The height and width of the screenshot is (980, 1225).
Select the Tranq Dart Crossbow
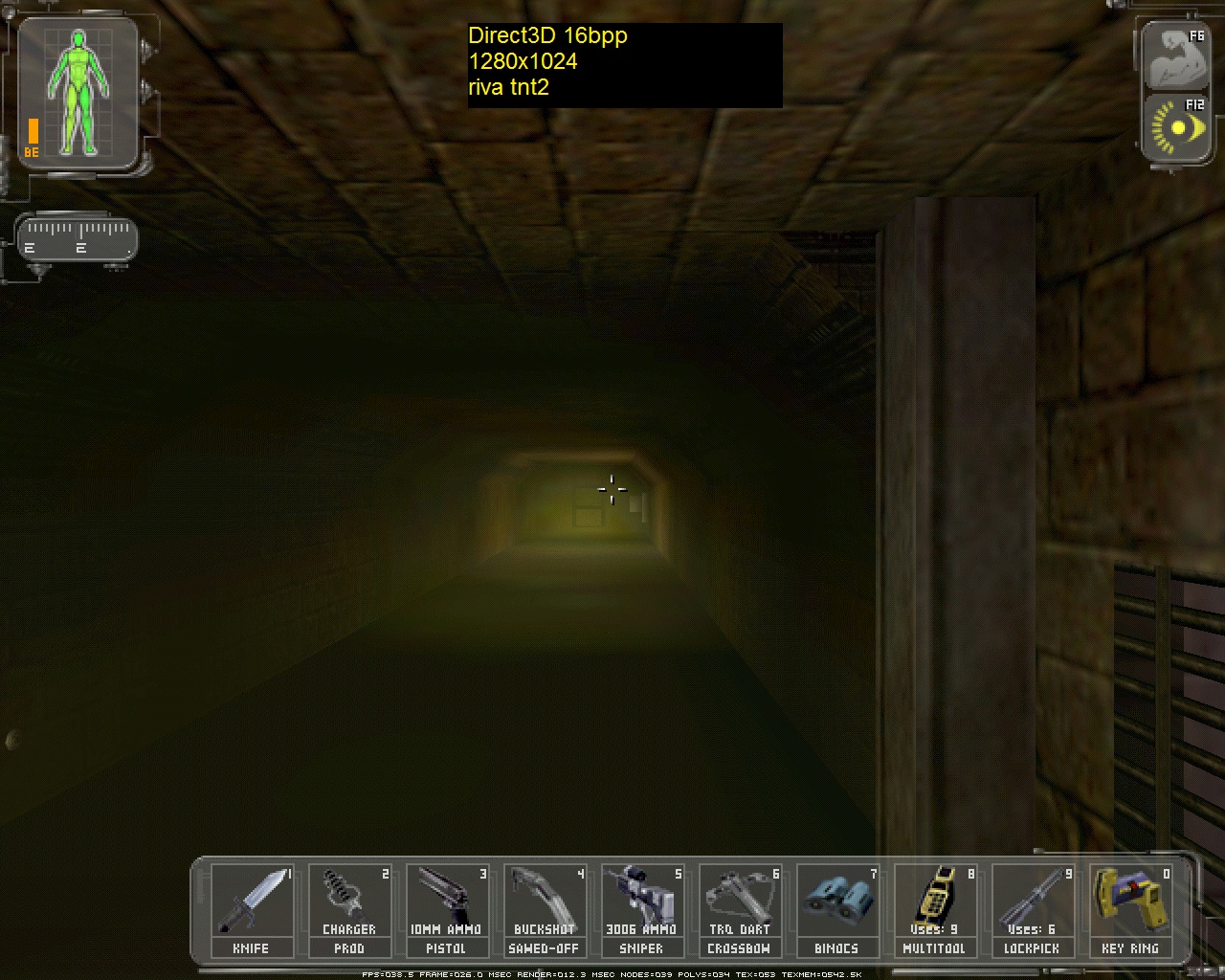coord(740,900)
